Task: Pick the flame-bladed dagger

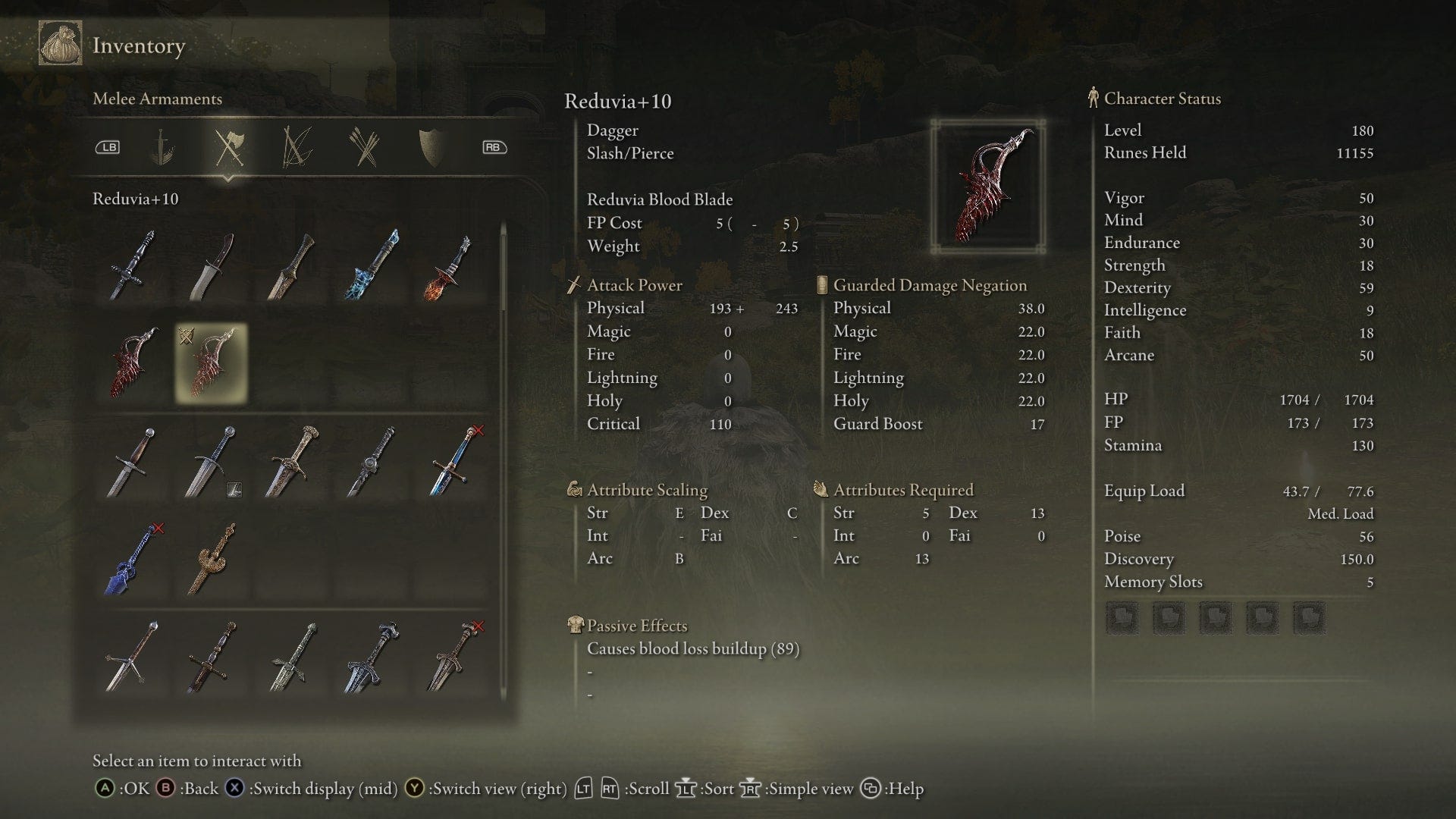Action: tap(450, 266)
